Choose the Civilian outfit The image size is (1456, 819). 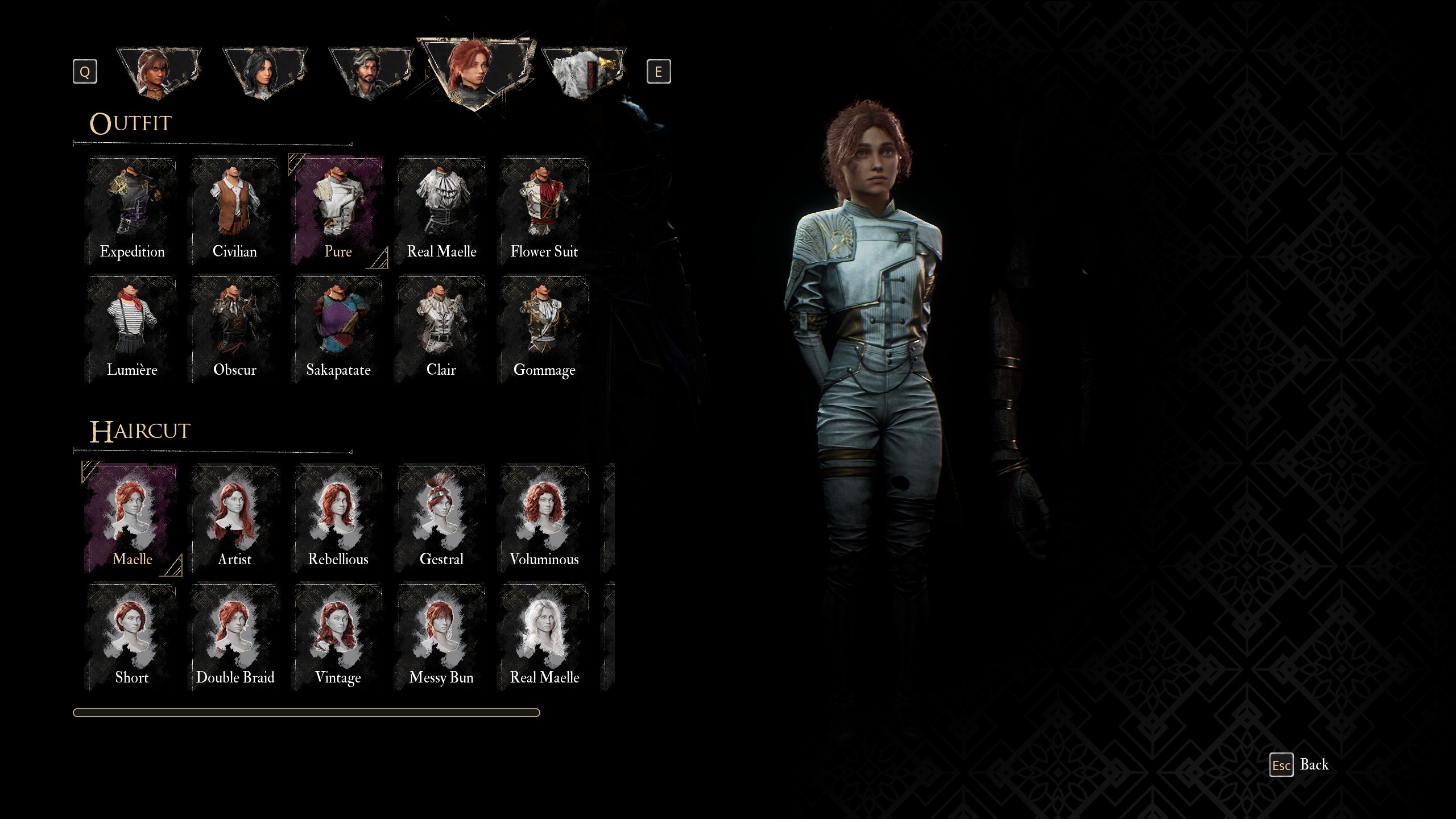click(235, 210)
